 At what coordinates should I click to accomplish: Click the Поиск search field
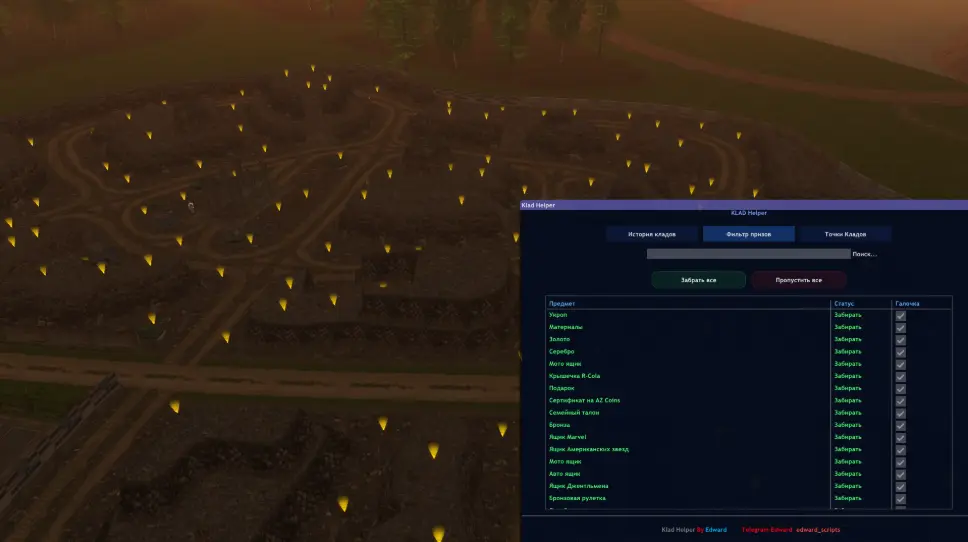click(749, 254)
